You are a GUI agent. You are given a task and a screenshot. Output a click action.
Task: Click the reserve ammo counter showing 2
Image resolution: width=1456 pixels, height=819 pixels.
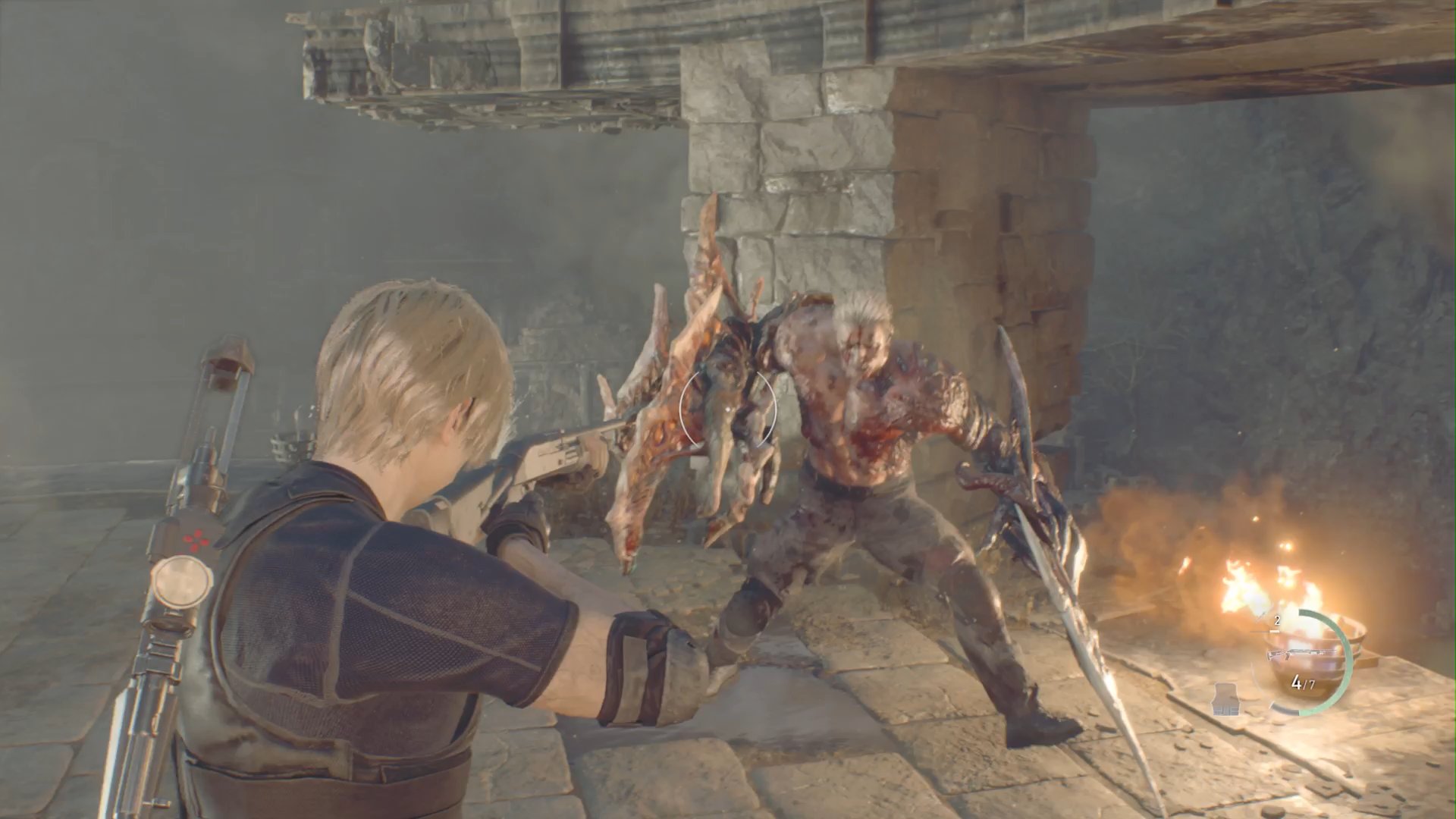point(1276,620)
